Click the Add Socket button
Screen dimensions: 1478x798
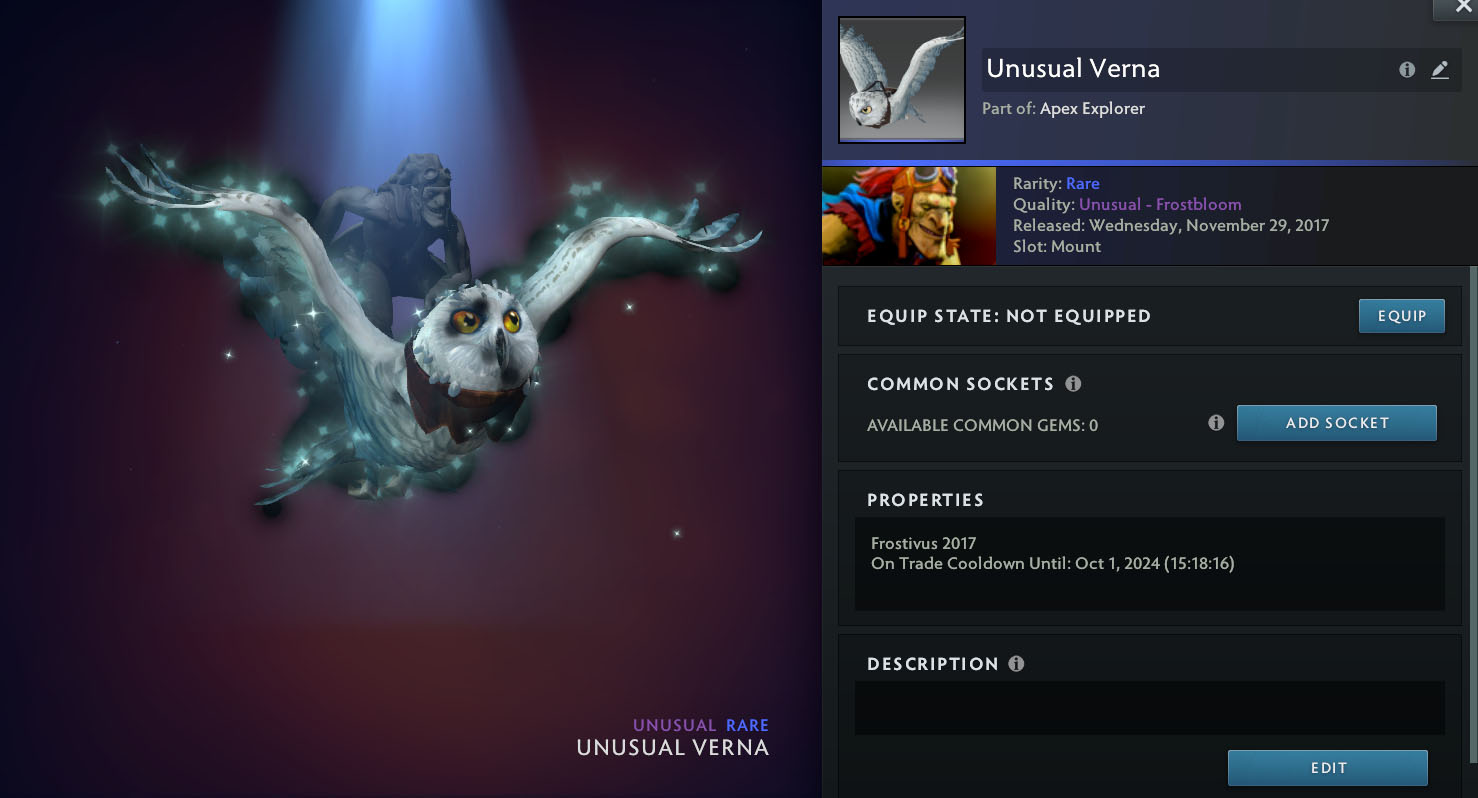(1336, 423)
